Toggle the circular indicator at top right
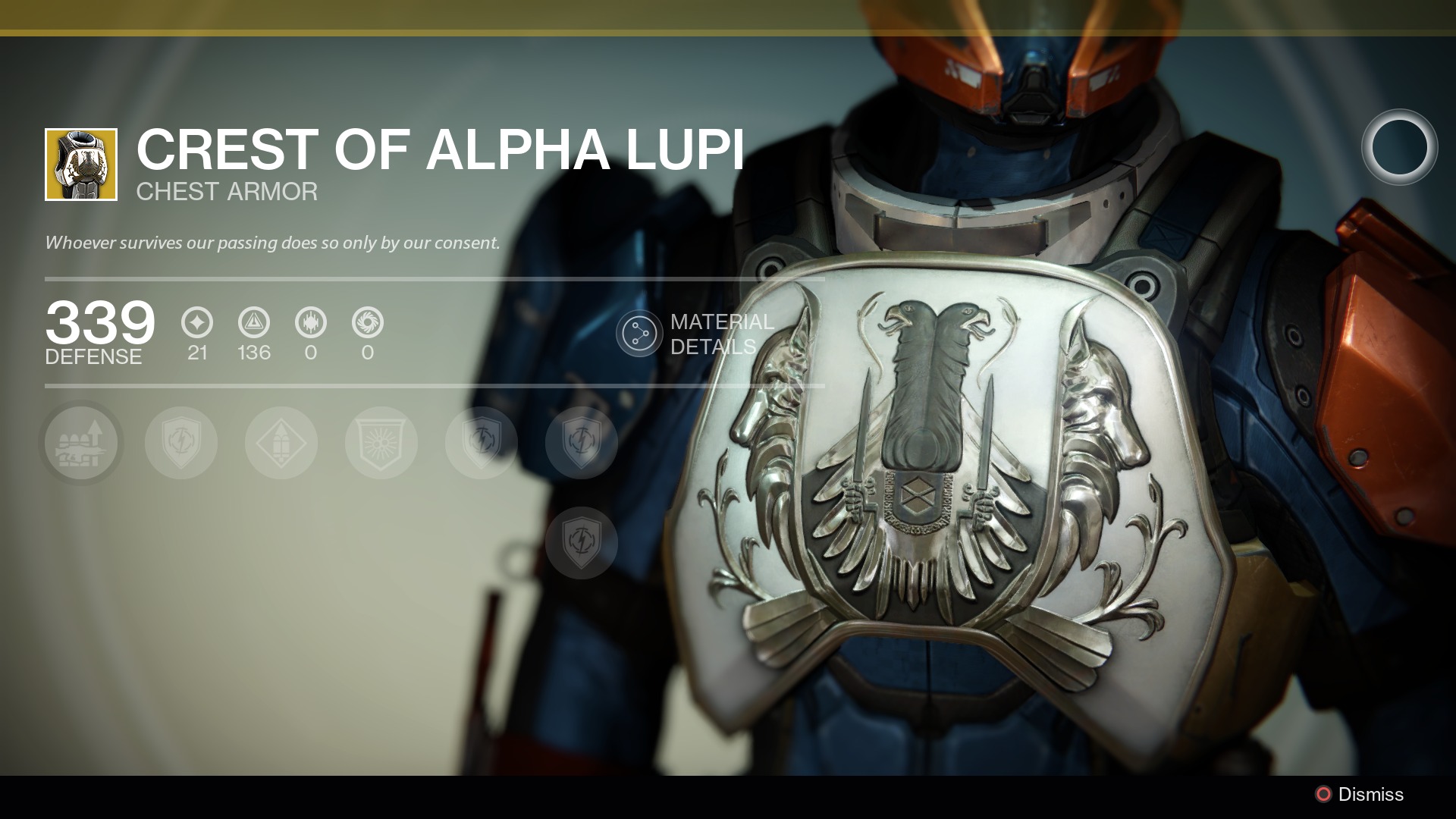The image size is (1456, 819). 1399,149
